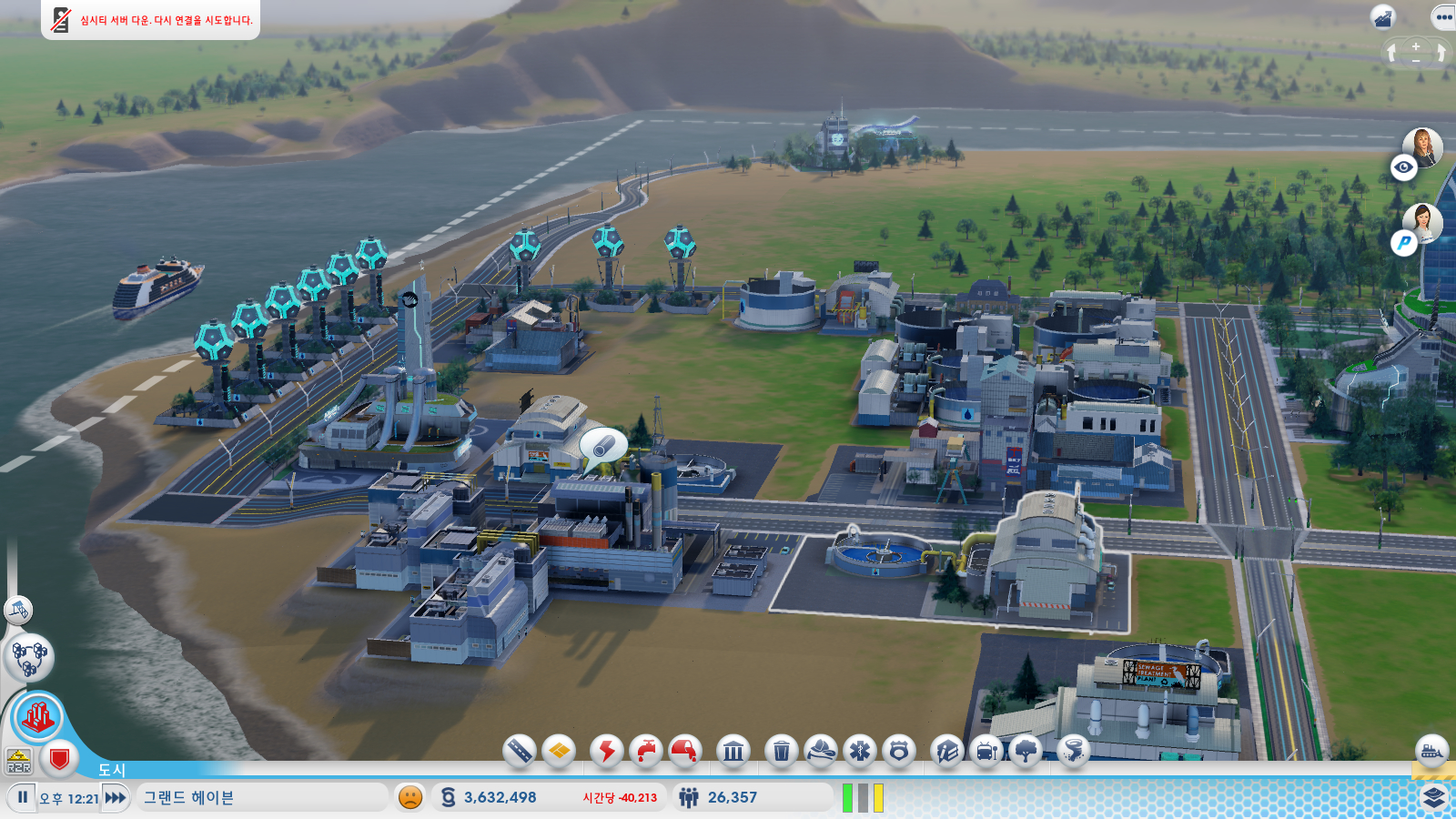
Task: Open the Parks tree menu
Action: 1026,751
